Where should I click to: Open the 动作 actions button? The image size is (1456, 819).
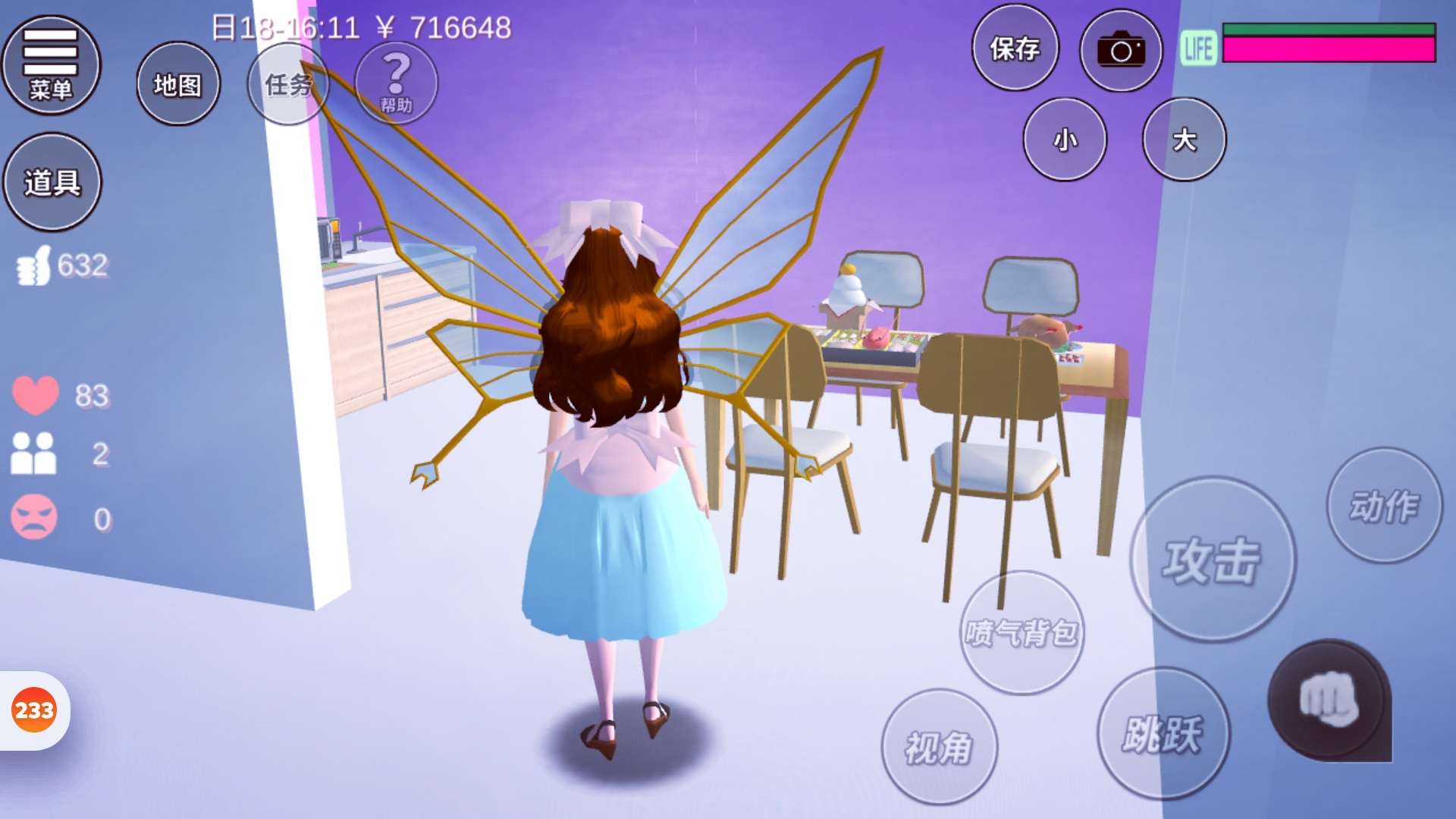tap(1384, 506)
